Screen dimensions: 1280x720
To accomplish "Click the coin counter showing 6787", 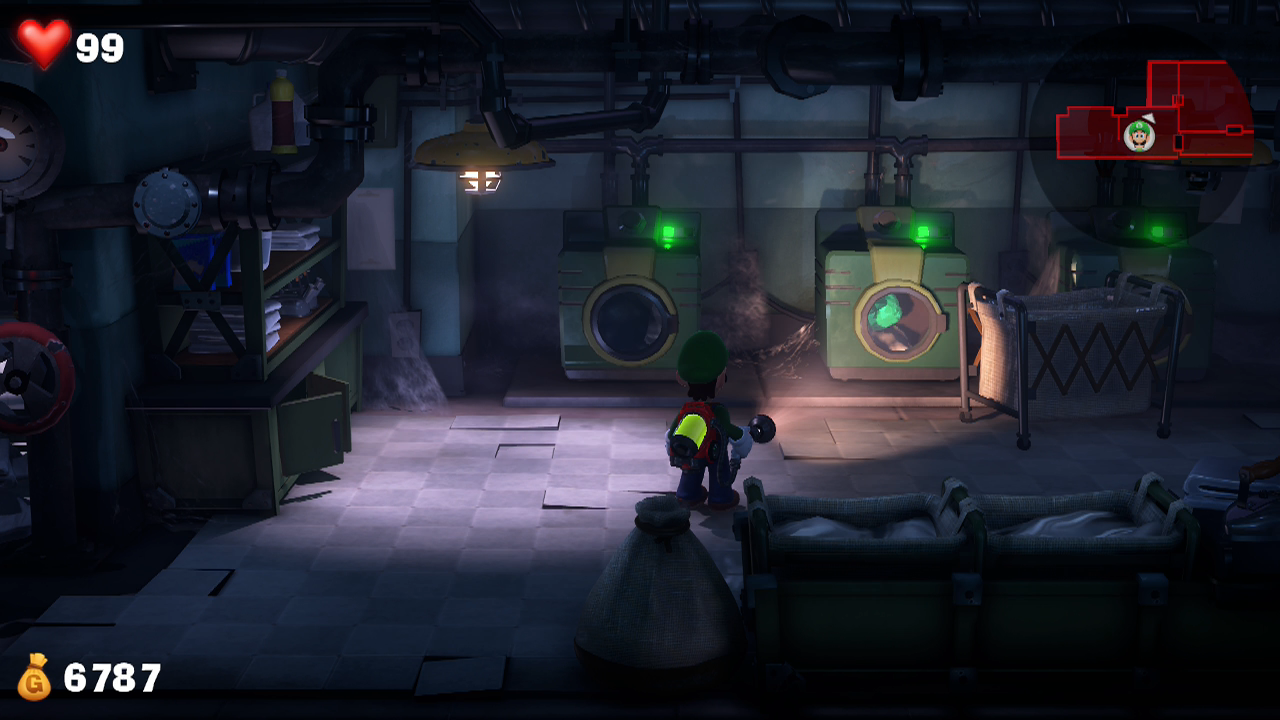I will (110, 675).
